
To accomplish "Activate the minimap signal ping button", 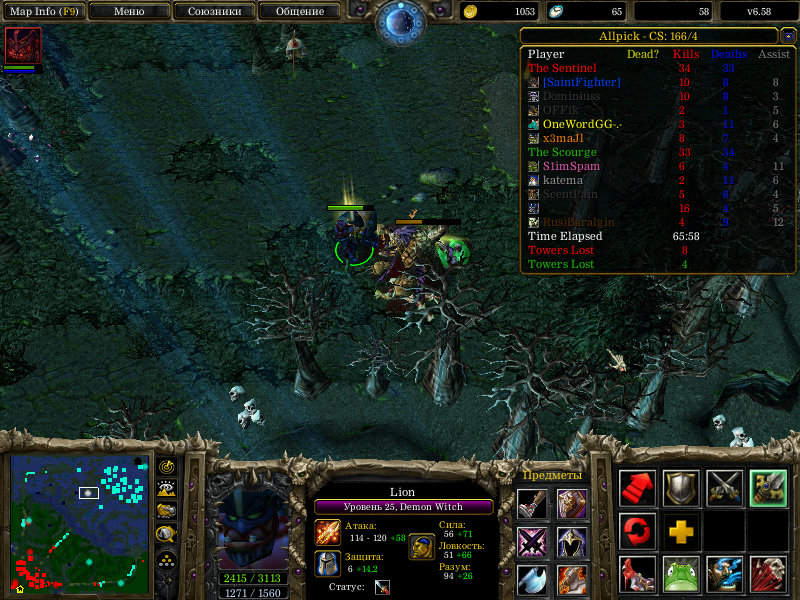I will (167, 466).
